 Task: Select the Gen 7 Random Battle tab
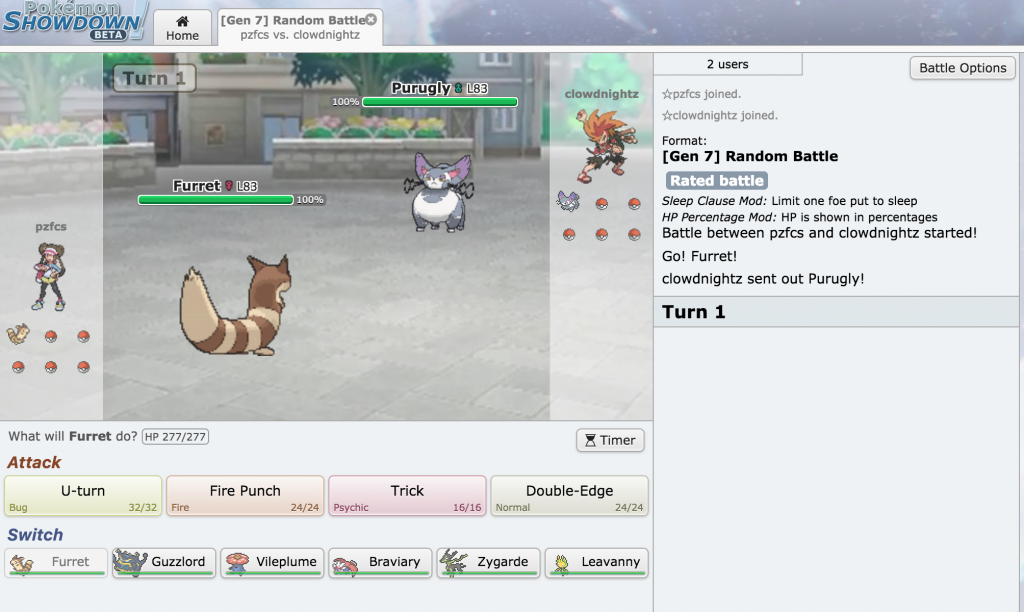(292, 28)
